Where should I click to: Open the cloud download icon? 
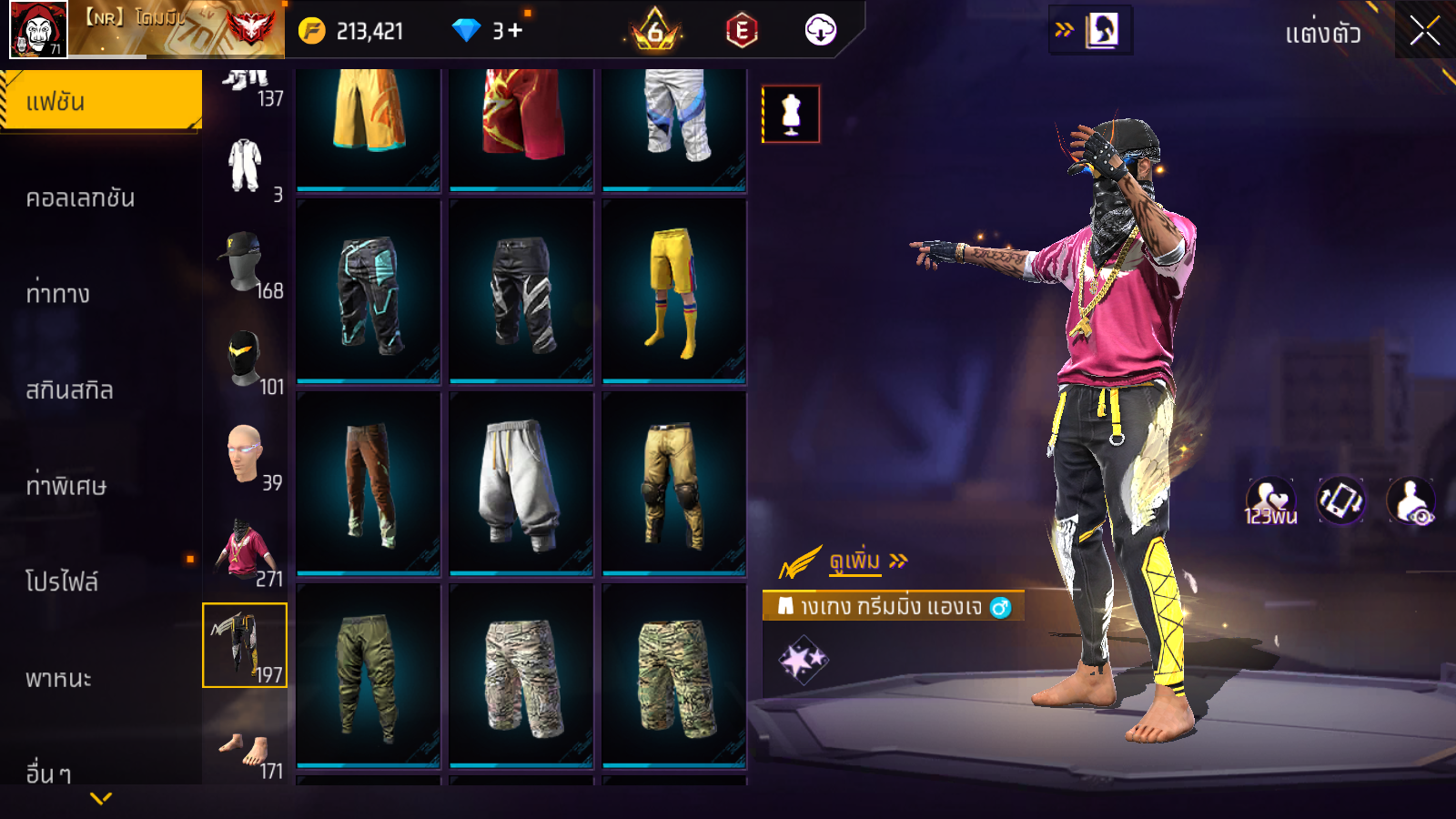click(x=820, y=31)
